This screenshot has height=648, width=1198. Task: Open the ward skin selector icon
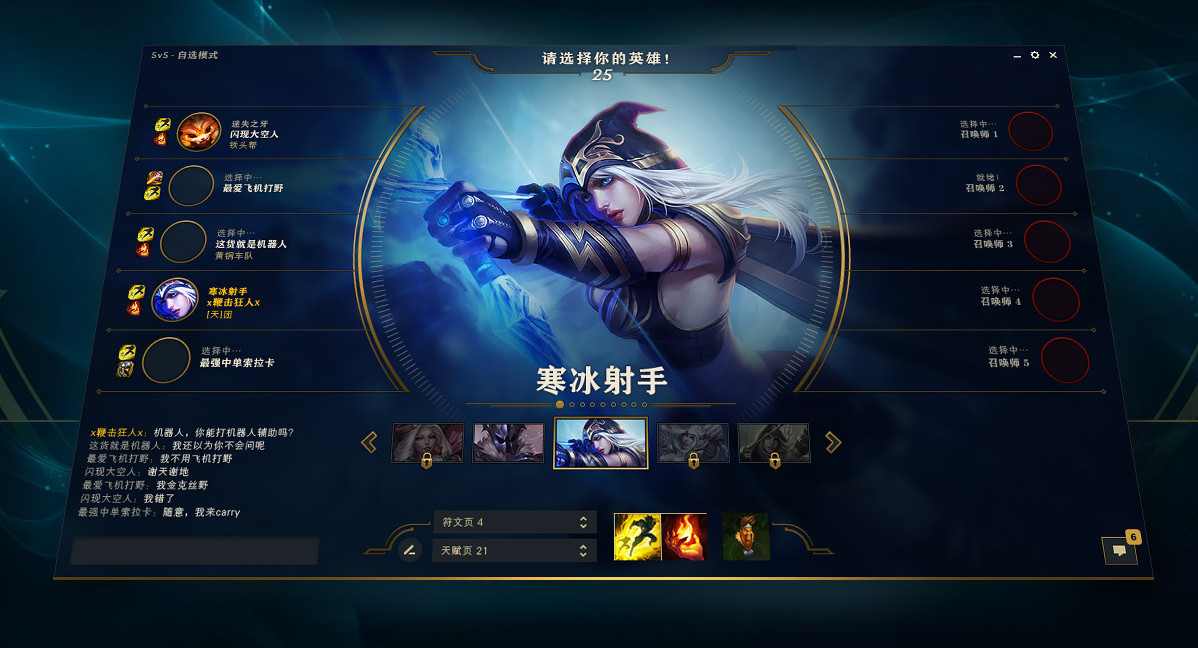[x=745, y=536]
